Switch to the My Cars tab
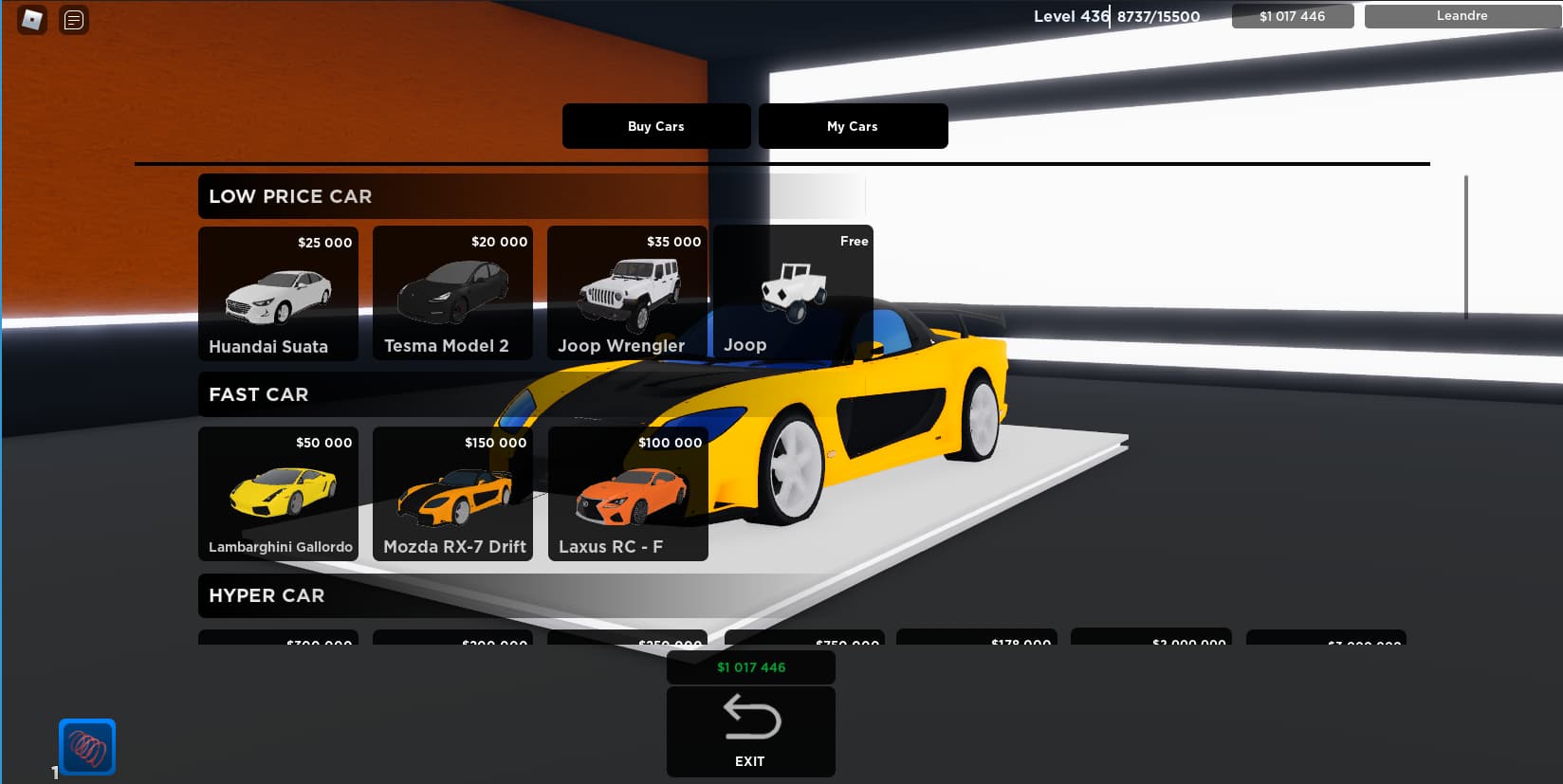This screenshot has width=1563, height=784. (852, 125)
